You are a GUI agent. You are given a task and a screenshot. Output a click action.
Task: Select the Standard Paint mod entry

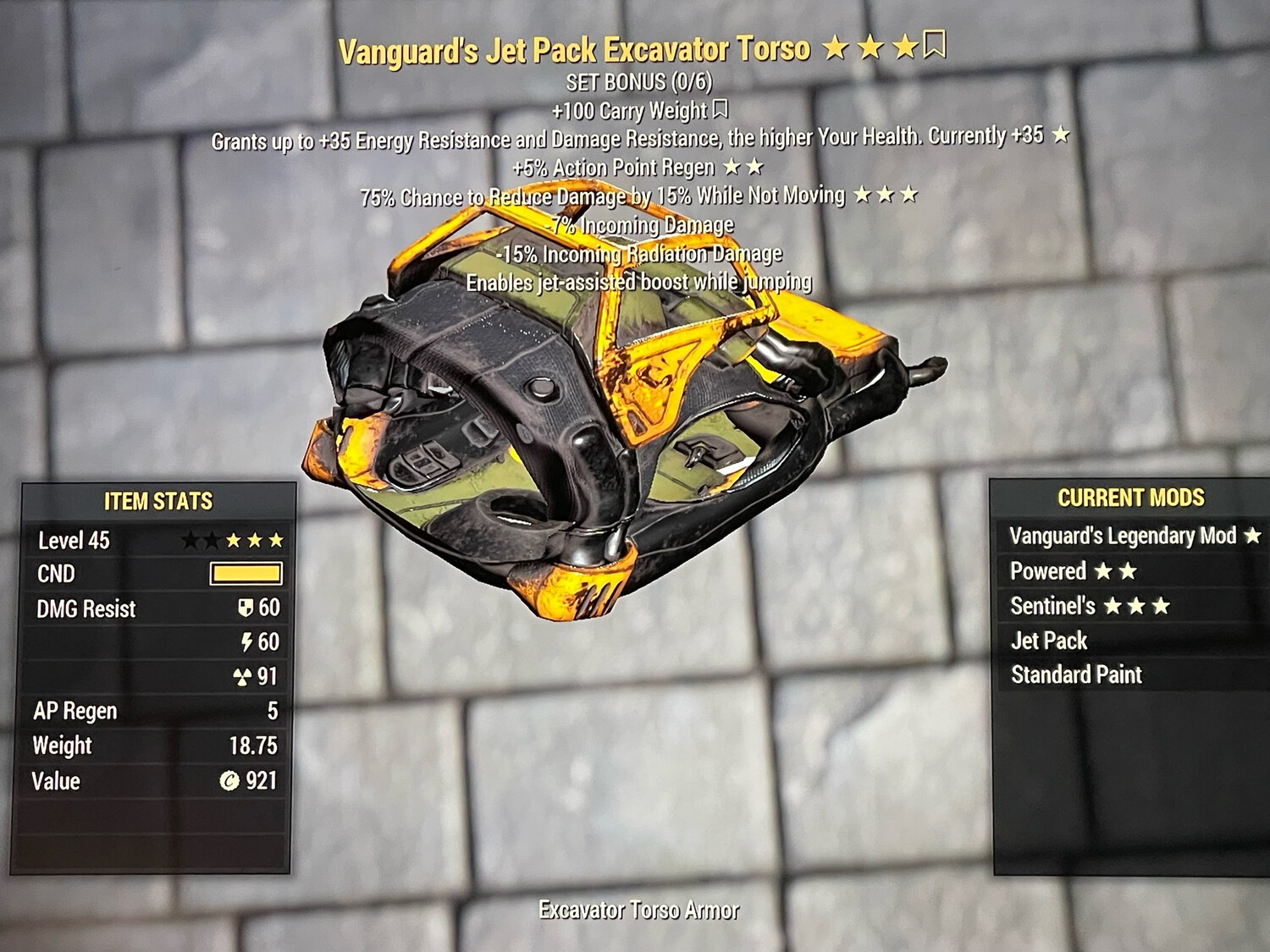[1077, 674]
